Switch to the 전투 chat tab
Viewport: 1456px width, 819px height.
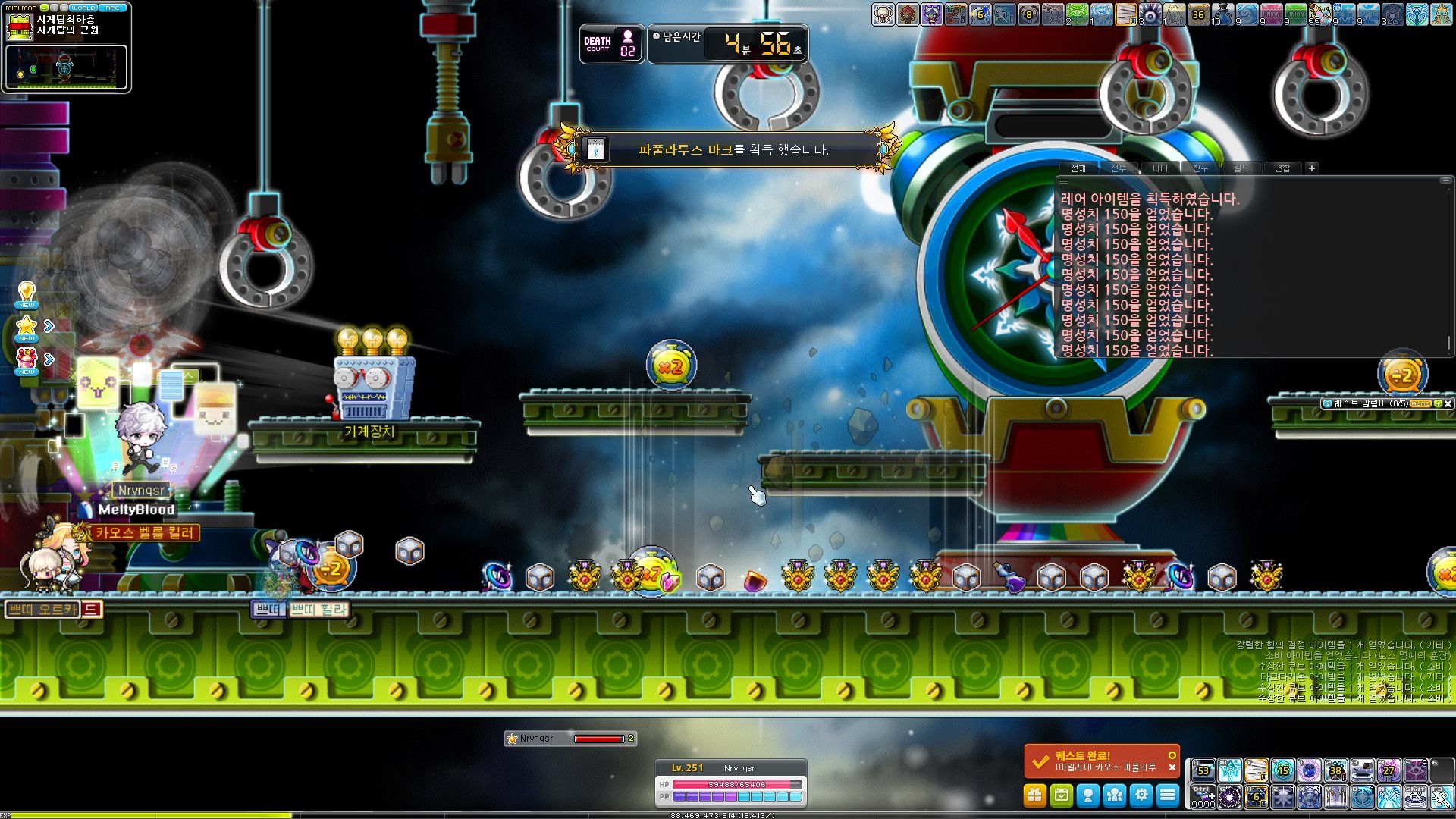(1119, 168)
